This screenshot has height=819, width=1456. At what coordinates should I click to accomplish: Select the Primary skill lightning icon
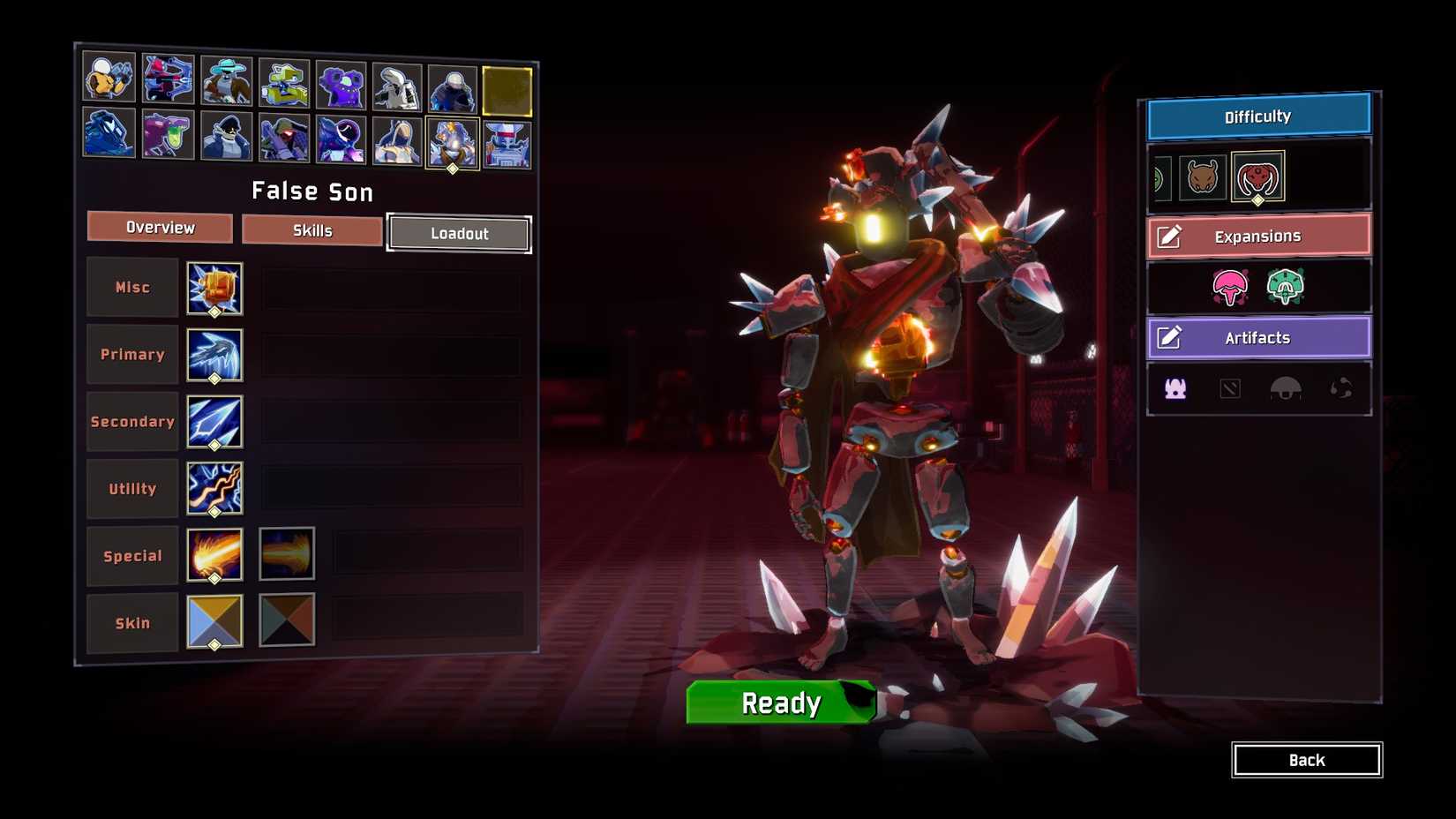click(x=214, y=354)
